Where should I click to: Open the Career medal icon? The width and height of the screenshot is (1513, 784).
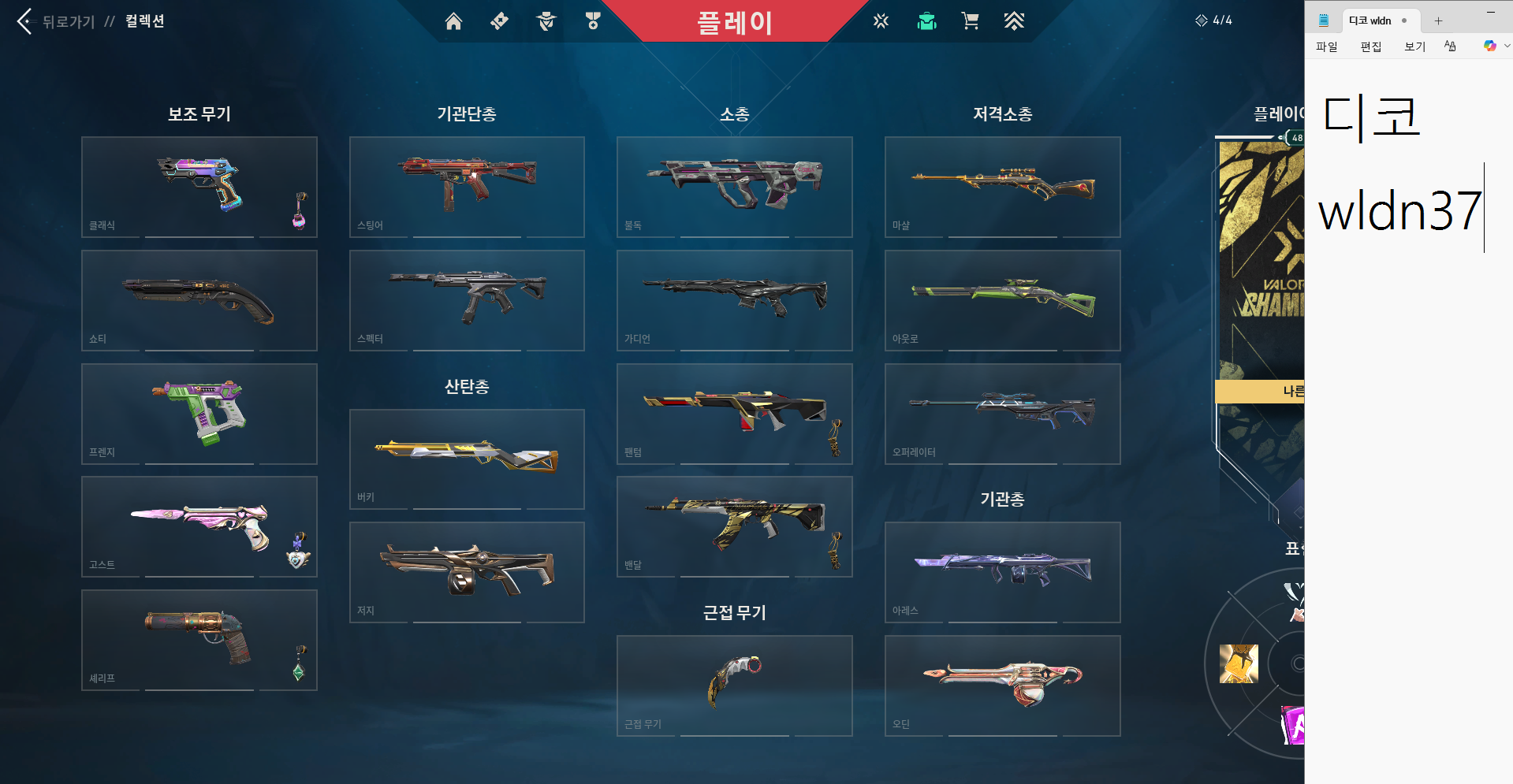click(x=593, y=21)
